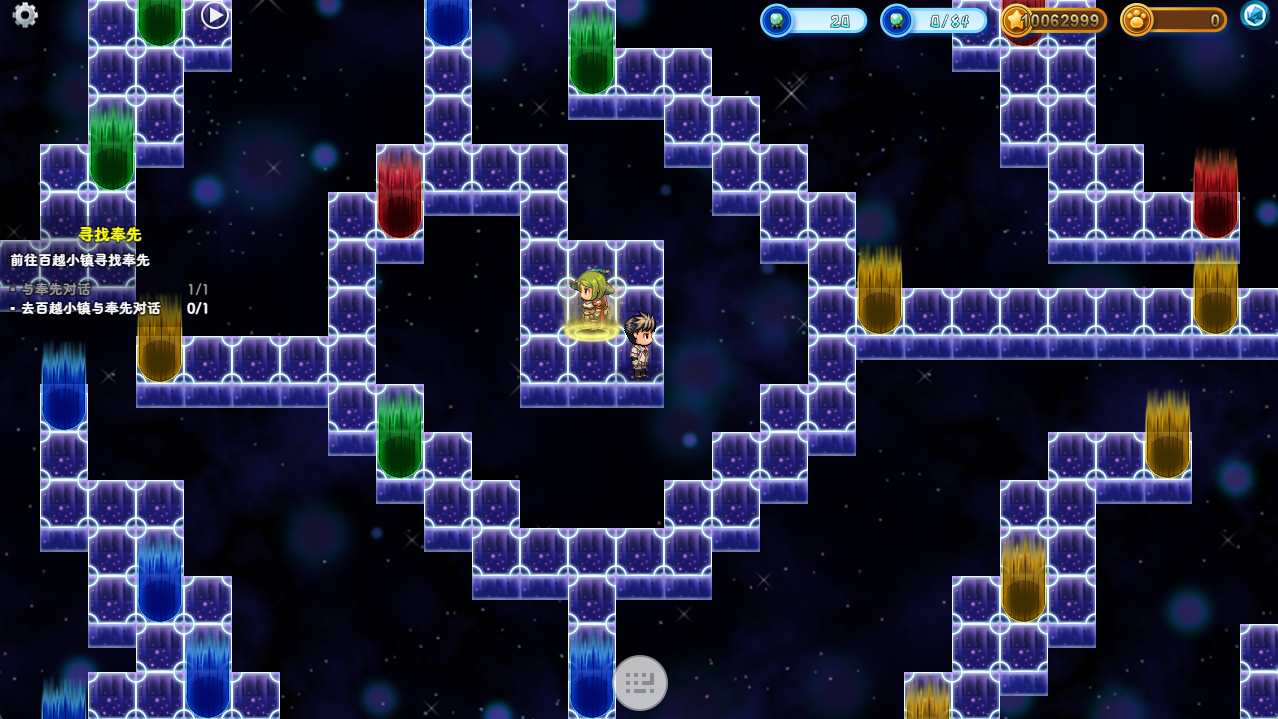The height and width of the screenshot is (719, 1278).
Task: Click the gold star coin currency icon
Action: (x=1018, y=20)
